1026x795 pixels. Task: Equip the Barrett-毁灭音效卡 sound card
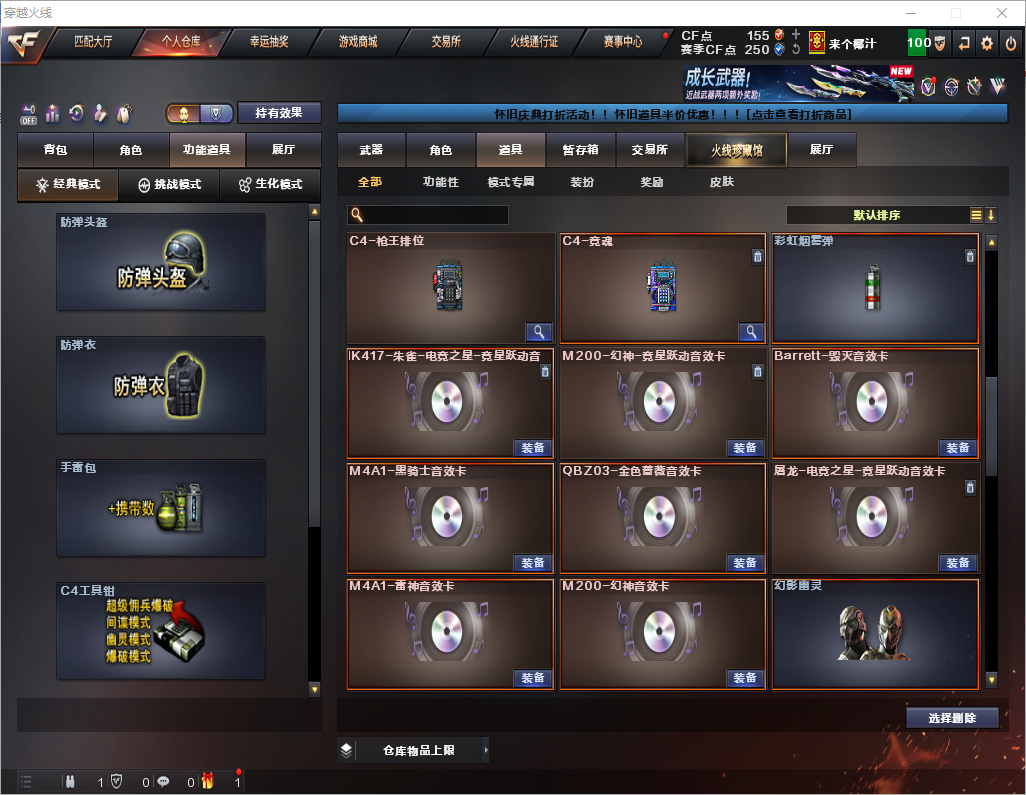tap(957, 448)
